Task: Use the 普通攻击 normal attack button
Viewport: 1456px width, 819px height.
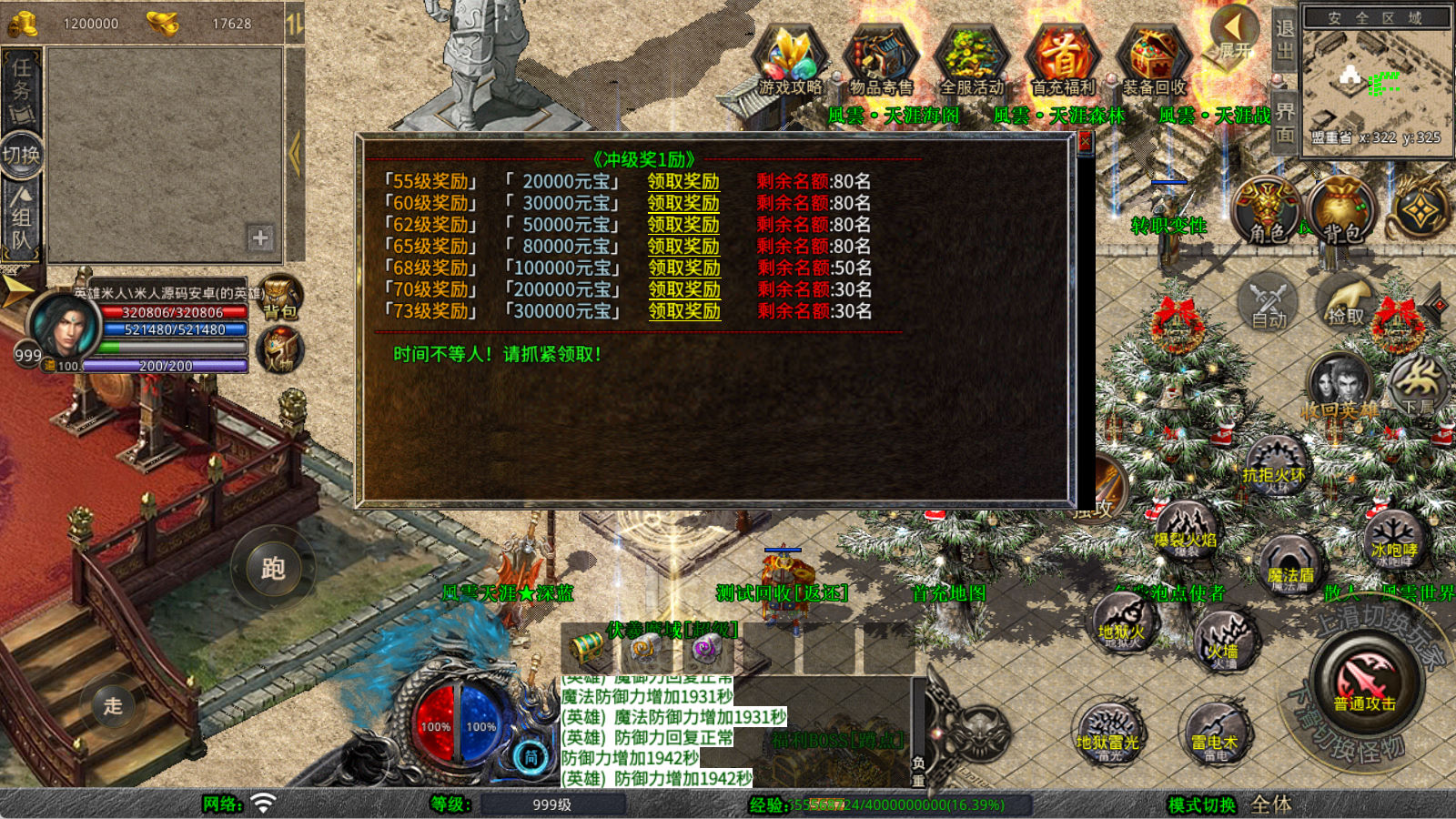Action: [1365, 684]
